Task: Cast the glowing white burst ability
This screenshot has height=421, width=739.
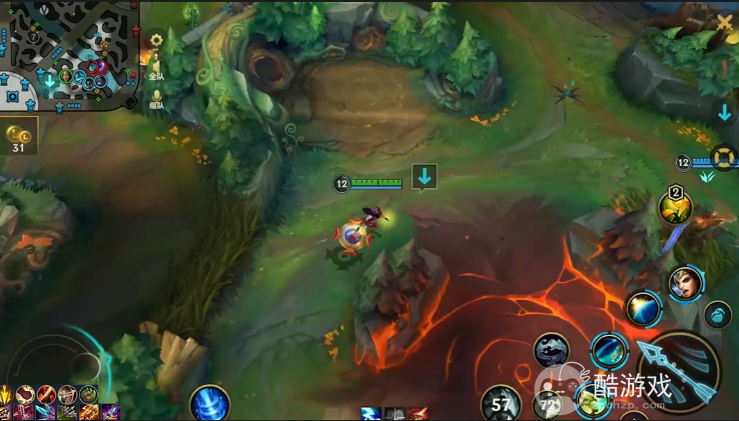Action: (x=643, y=308)
